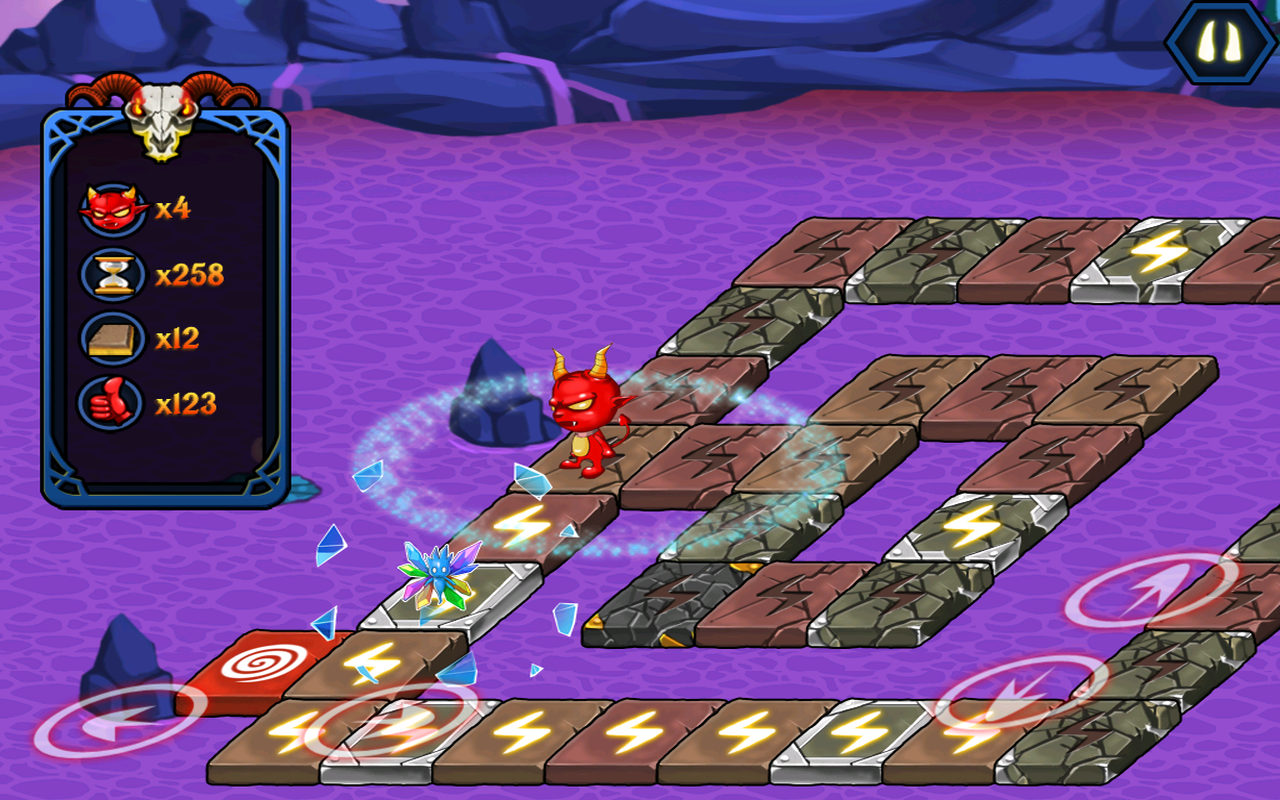The width and height of the screenshot is (1280, 800).
Task: Select the hourglass icon showing x258
Action: 113,272
